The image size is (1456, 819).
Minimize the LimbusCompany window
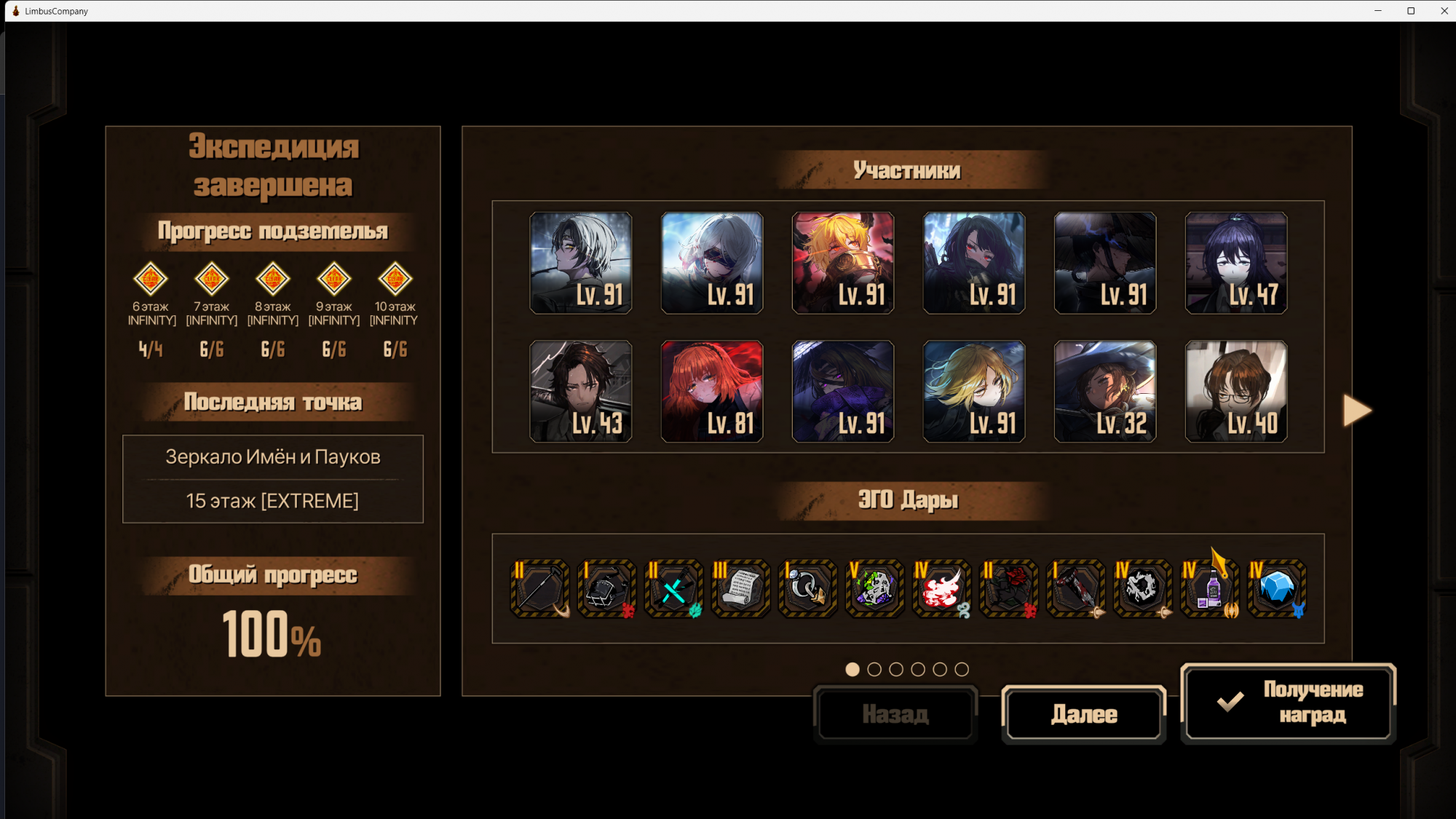click(1377, 11)
